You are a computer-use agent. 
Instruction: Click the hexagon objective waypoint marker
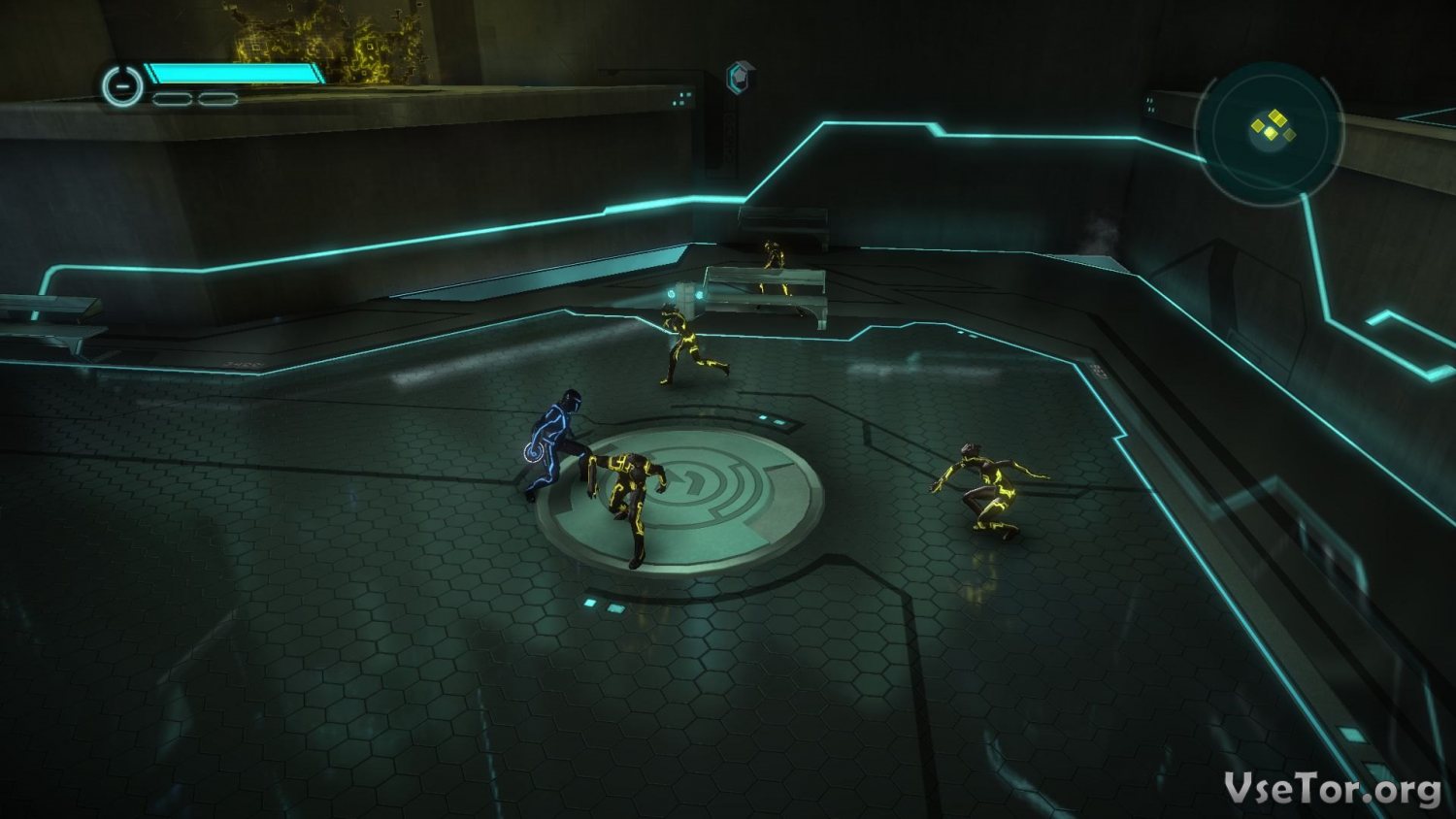point(741,78)
